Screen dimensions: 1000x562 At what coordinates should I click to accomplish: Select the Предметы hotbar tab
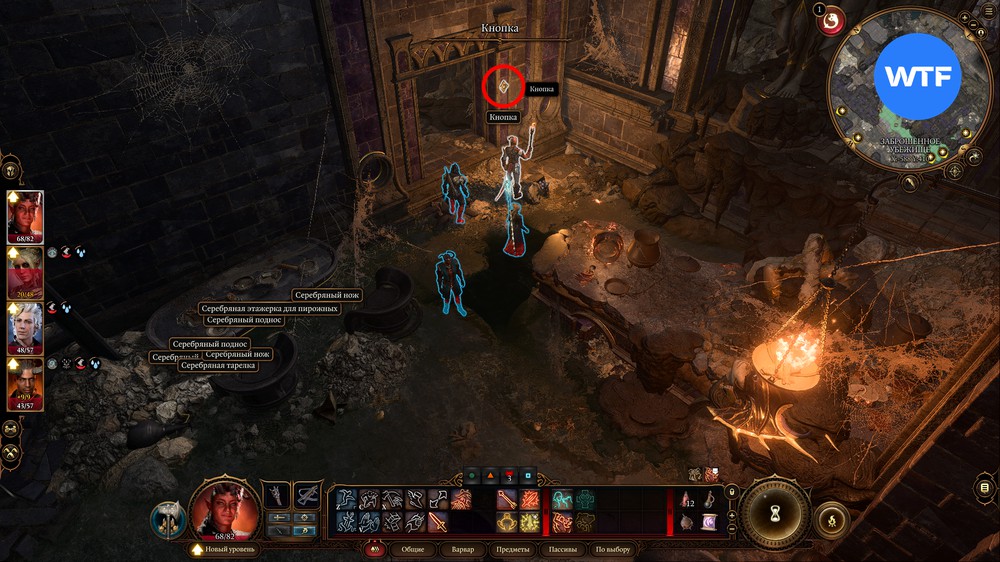512,549
